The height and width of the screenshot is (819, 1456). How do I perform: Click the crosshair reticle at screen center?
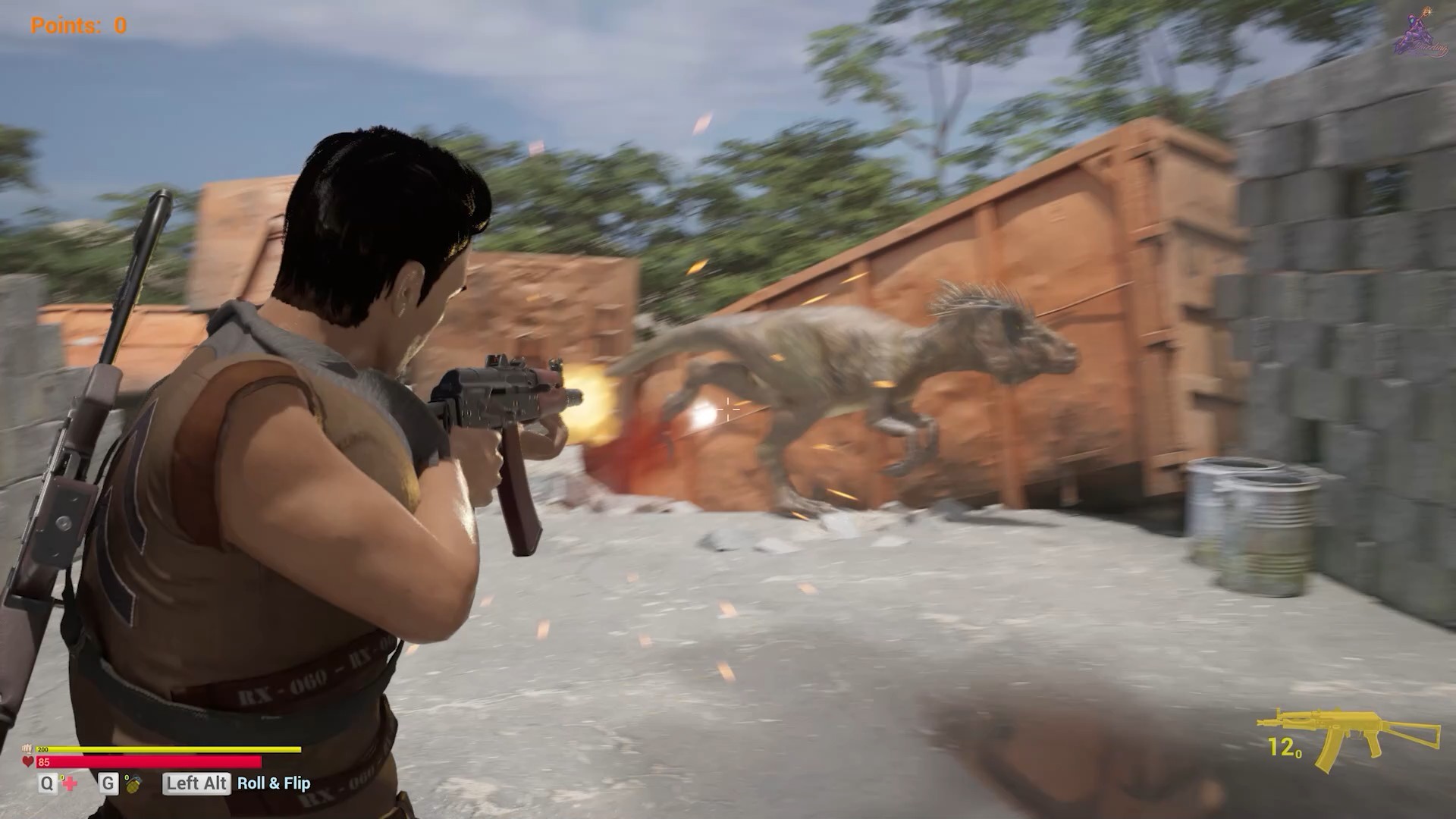pyautogui.click(x=727, y=409)
